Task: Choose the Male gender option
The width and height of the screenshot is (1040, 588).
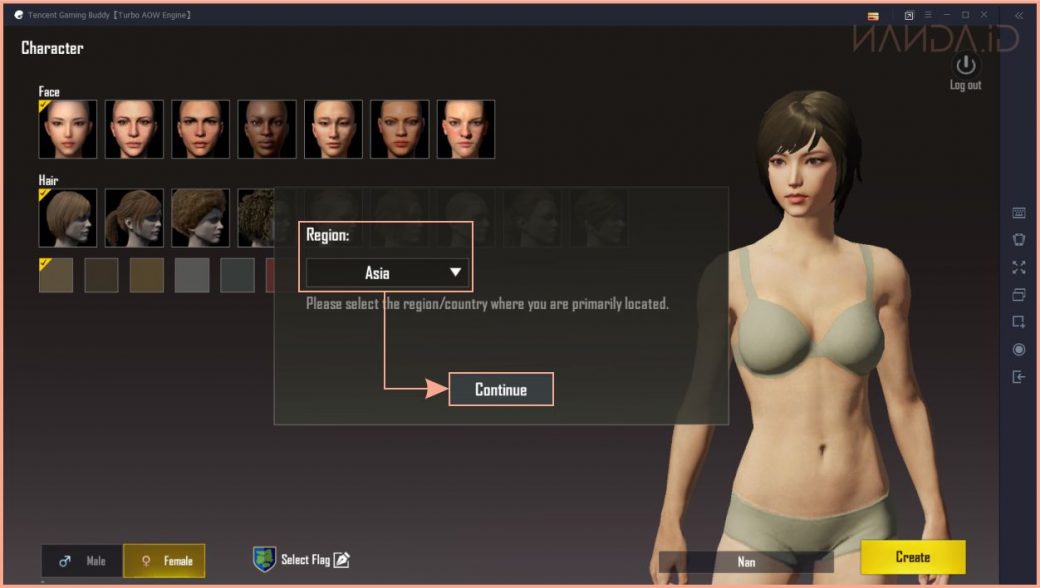Action: [82, 561]
